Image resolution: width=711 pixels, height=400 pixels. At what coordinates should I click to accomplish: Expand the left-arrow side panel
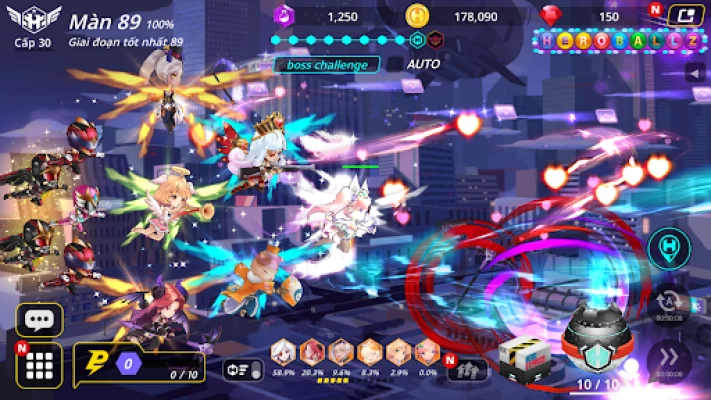(695, 73)
